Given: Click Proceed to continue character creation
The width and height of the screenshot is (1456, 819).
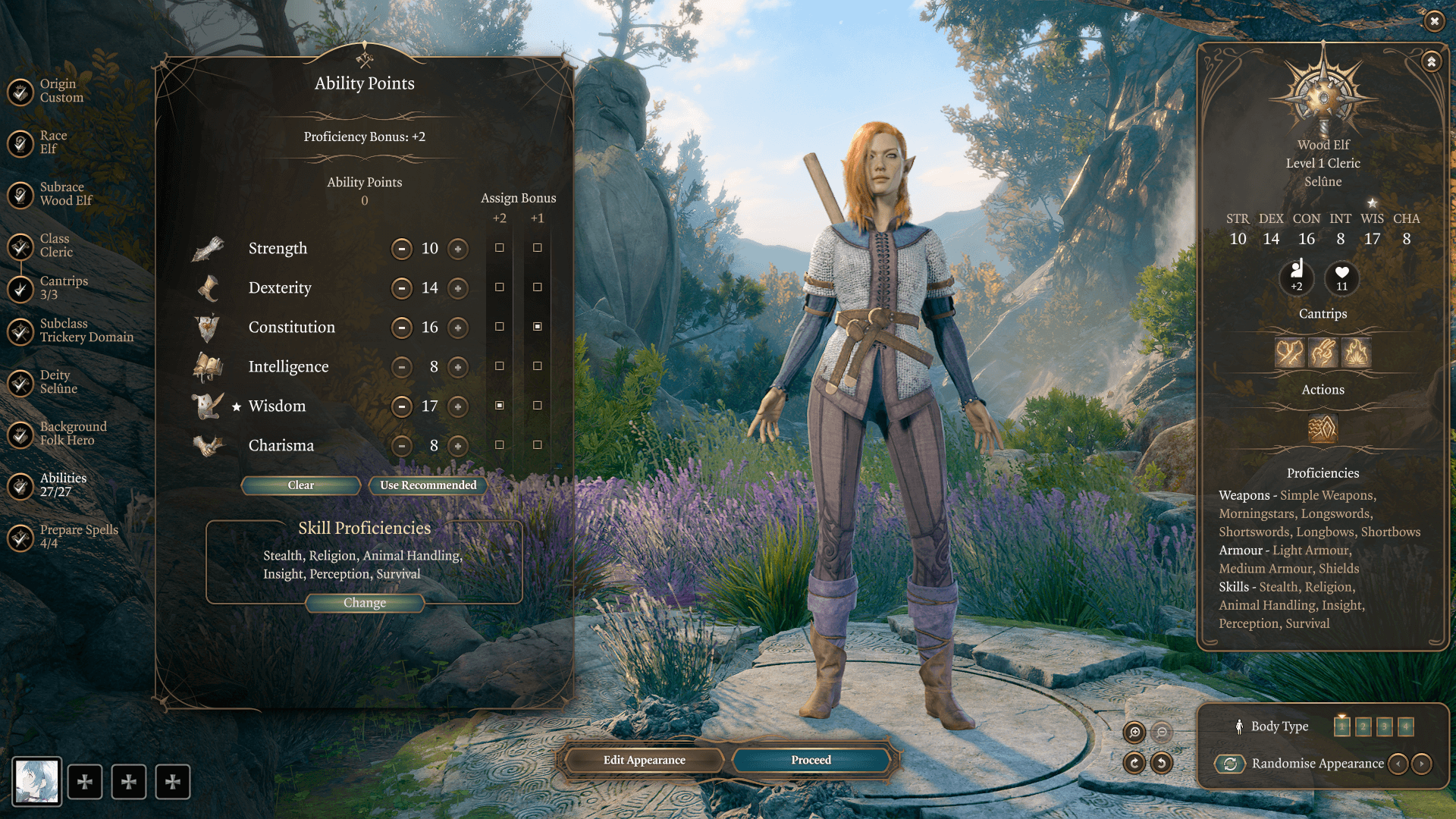Looking at the screenshot, I should pyautogui.click(x=811, y=759).
